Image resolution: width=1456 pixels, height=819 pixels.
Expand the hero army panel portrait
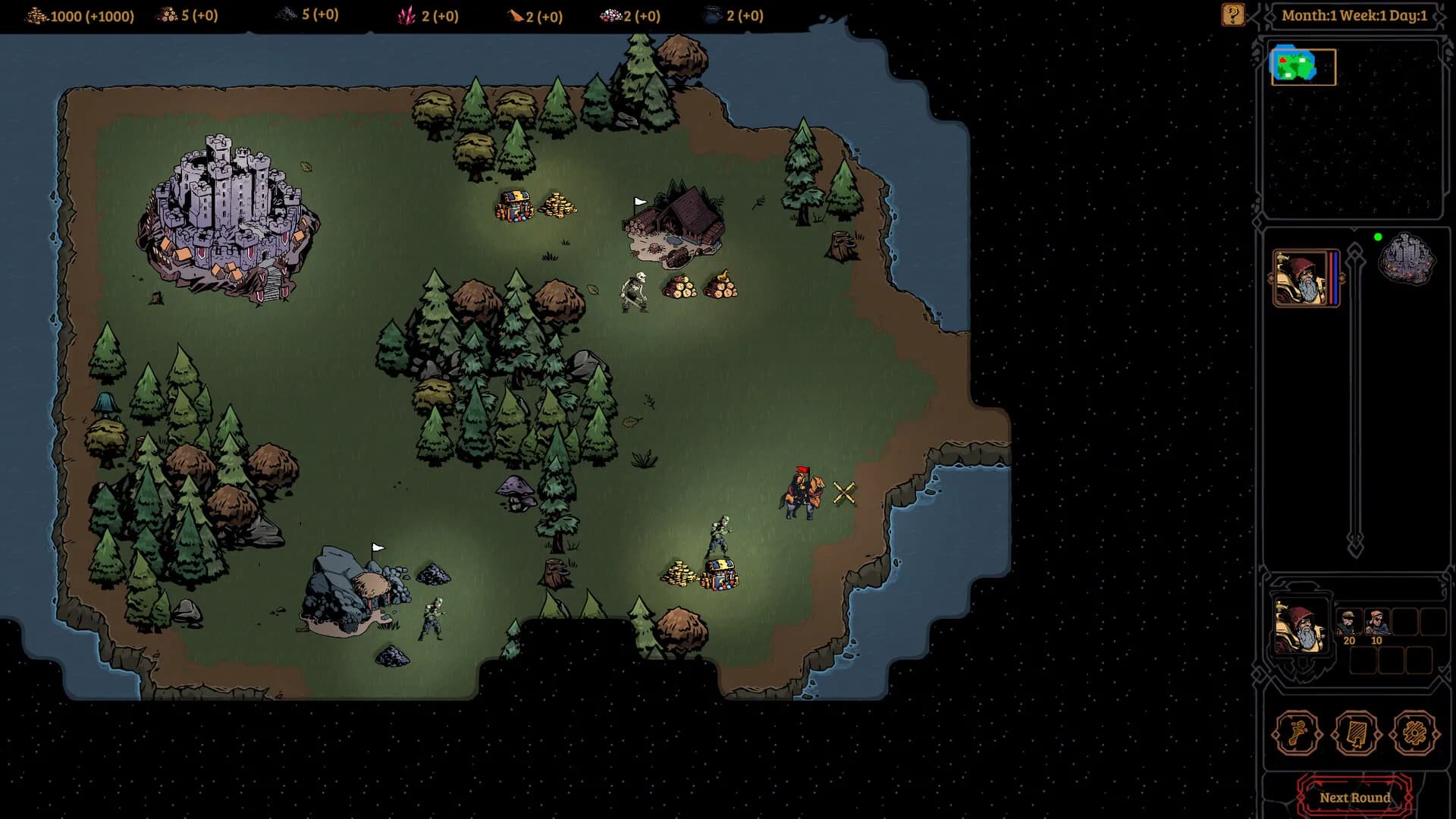pyautogui.click(x=1302, y=628)
